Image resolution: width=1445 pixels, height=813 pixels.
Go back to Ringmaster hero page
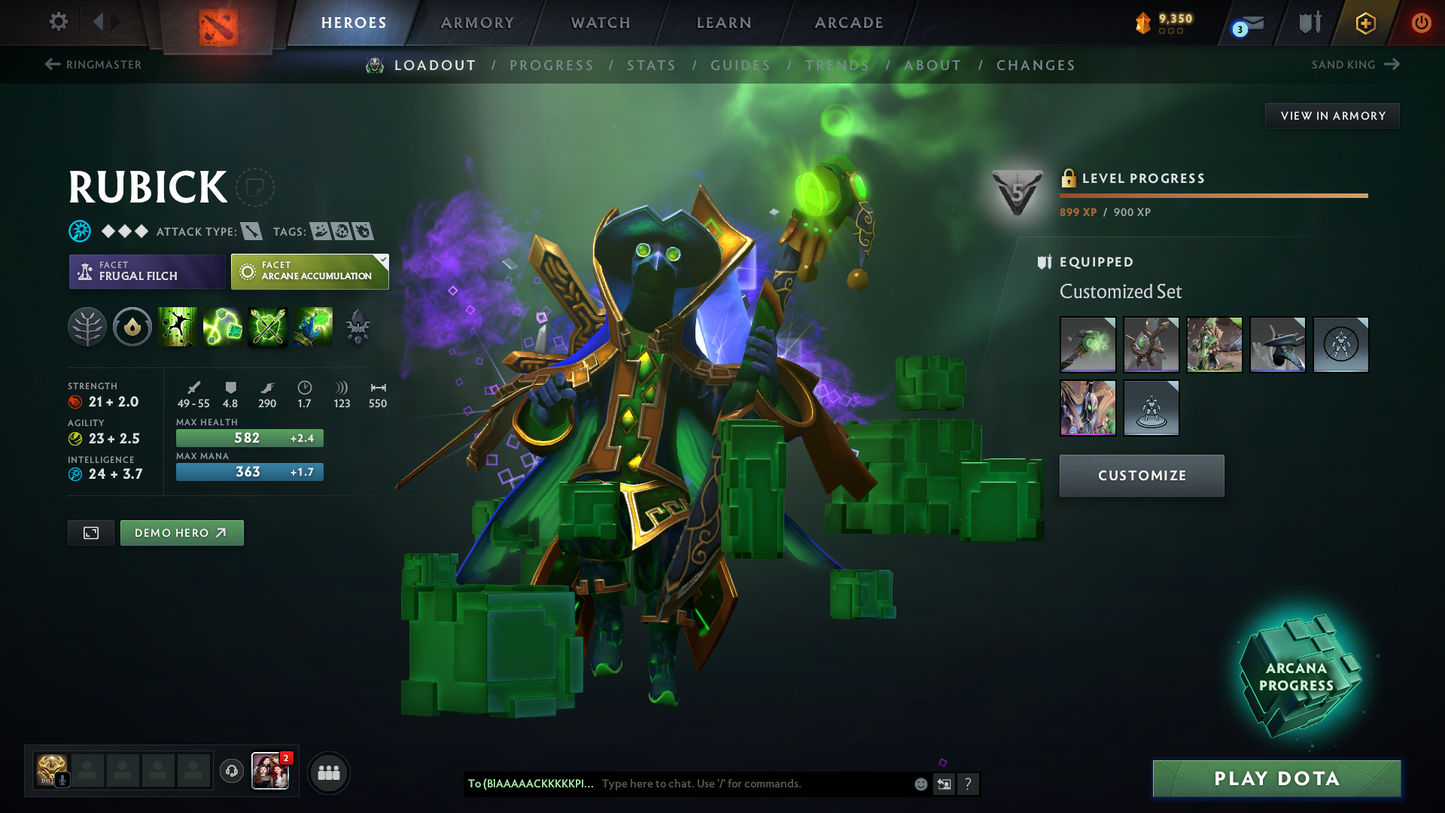tap(91, 64)
